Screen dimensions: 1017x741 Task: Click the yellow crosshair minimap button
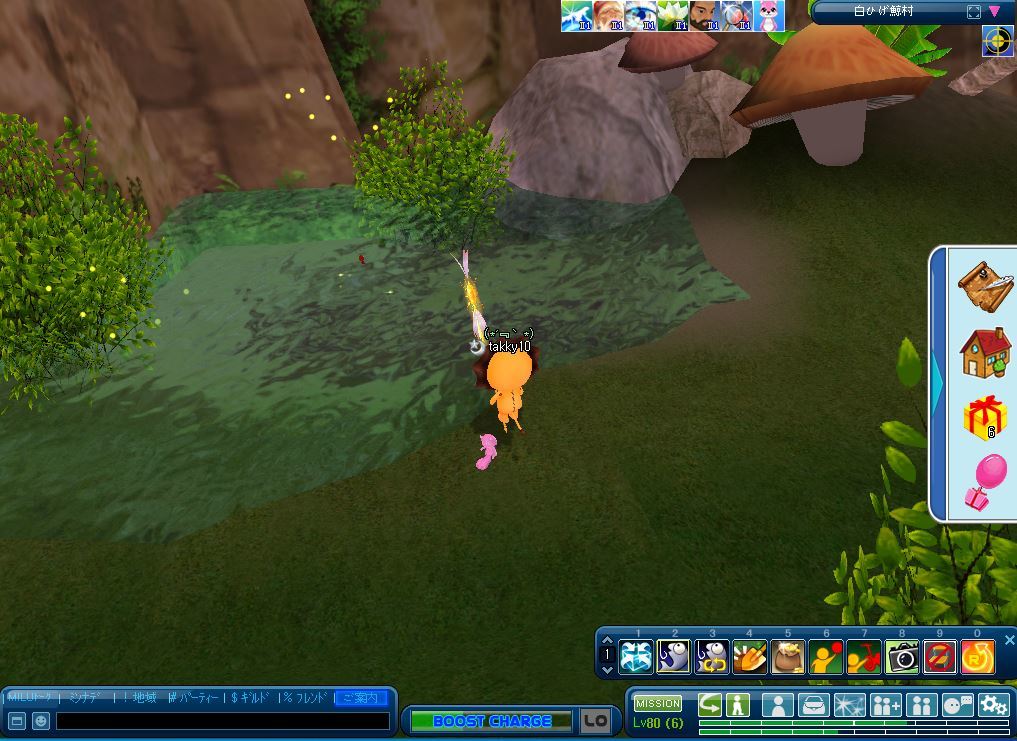coord(997,41)
